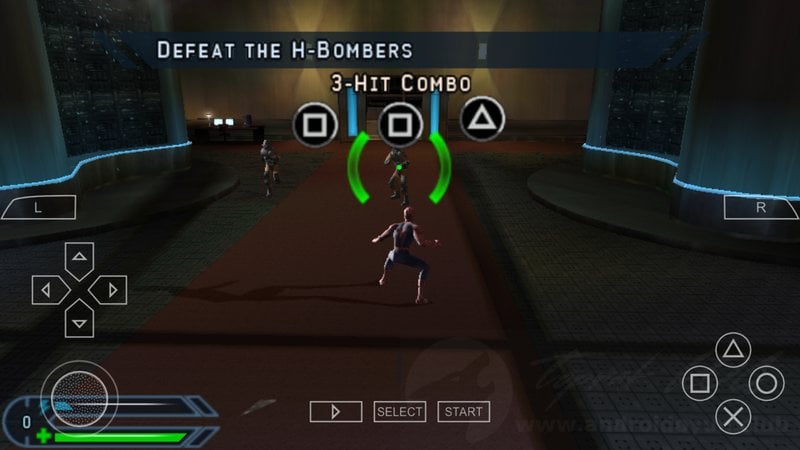The image size is (800, 450).
Task: Click the D-pad right arrow
Action: (x=110, y=290)
